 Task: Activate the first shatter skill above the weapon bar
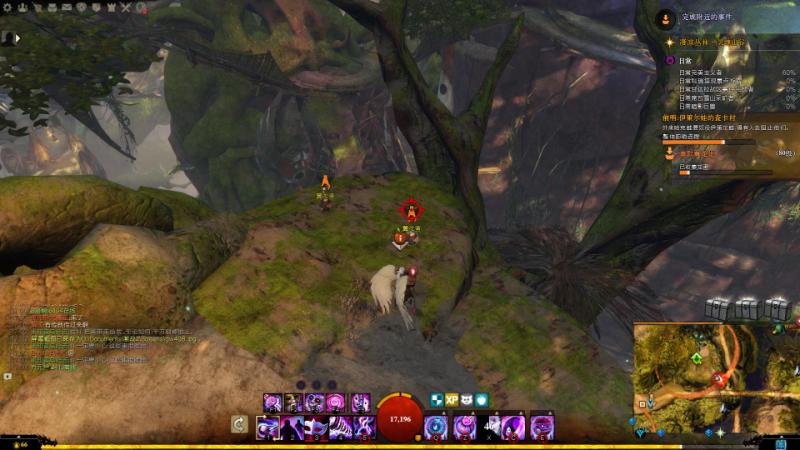(271, 402)
